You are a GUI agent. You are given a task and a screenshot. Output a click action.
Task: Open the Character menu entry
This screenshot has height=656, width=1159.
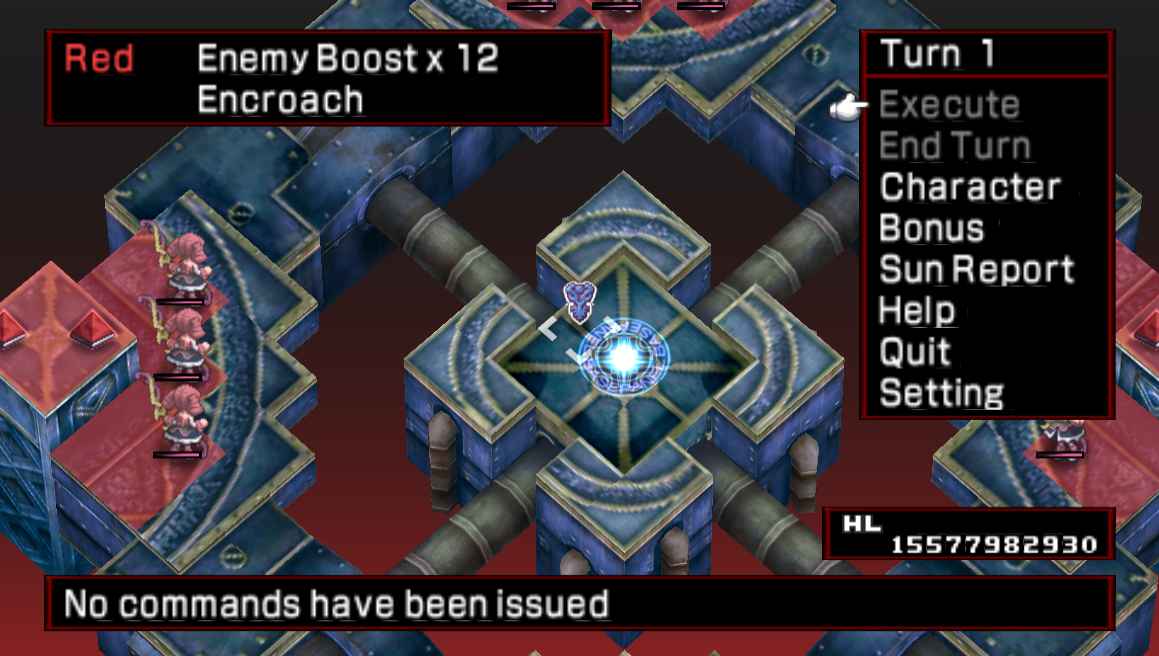969,188
